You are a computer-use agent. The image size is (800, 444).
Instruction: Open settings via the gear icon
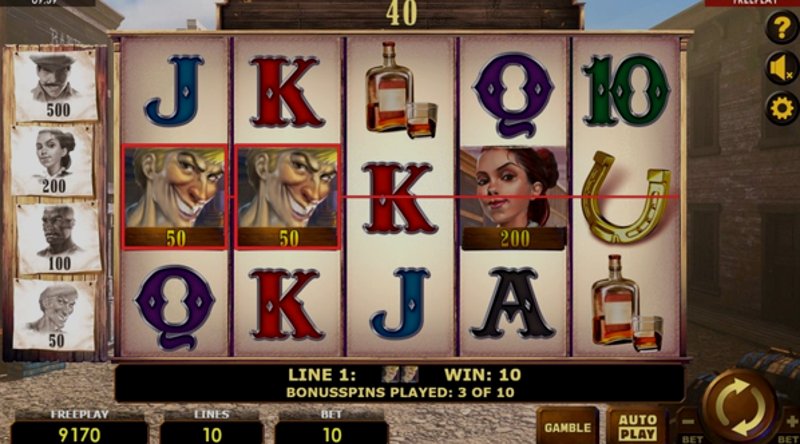(x=781, y=108)
